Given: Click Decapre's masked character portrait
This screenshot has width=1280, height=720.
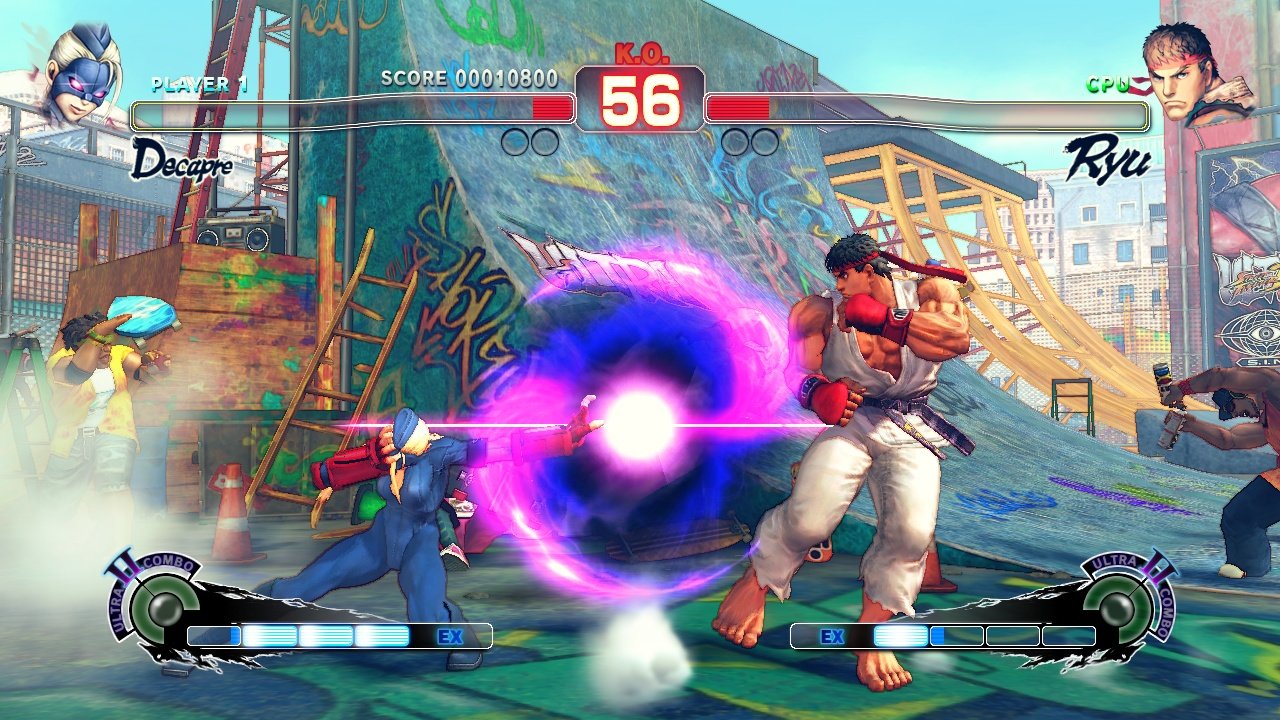Looking at the screenshot, I should 76,68.
